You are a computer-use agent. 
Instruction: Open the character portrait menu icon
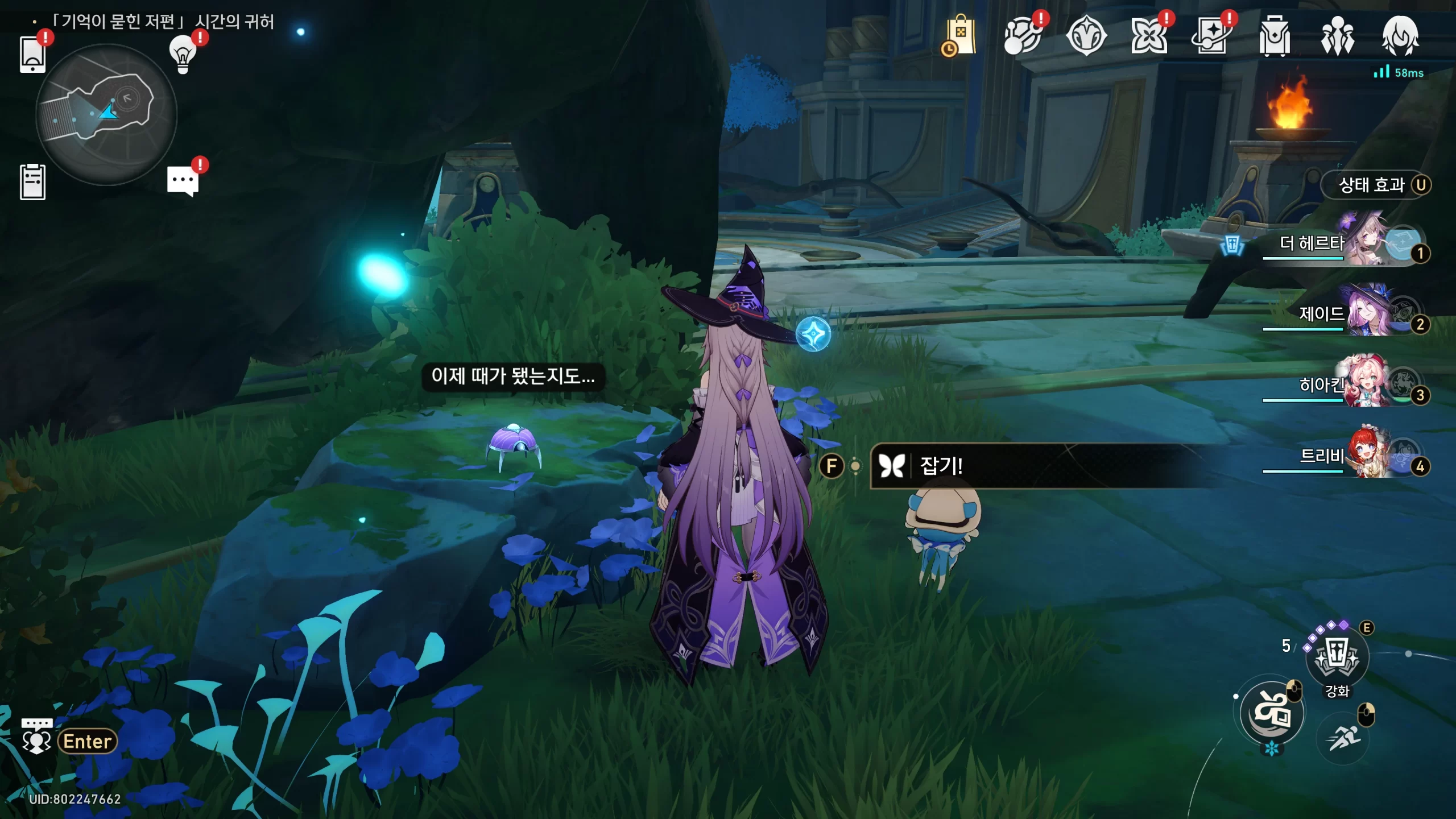point(1400,36)
